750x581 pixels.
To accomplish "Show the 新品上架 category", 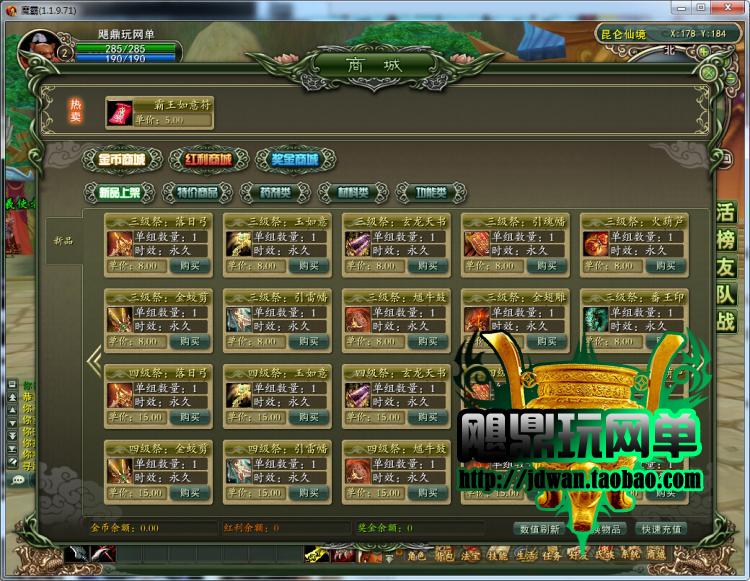I will (x=119, y=192).
